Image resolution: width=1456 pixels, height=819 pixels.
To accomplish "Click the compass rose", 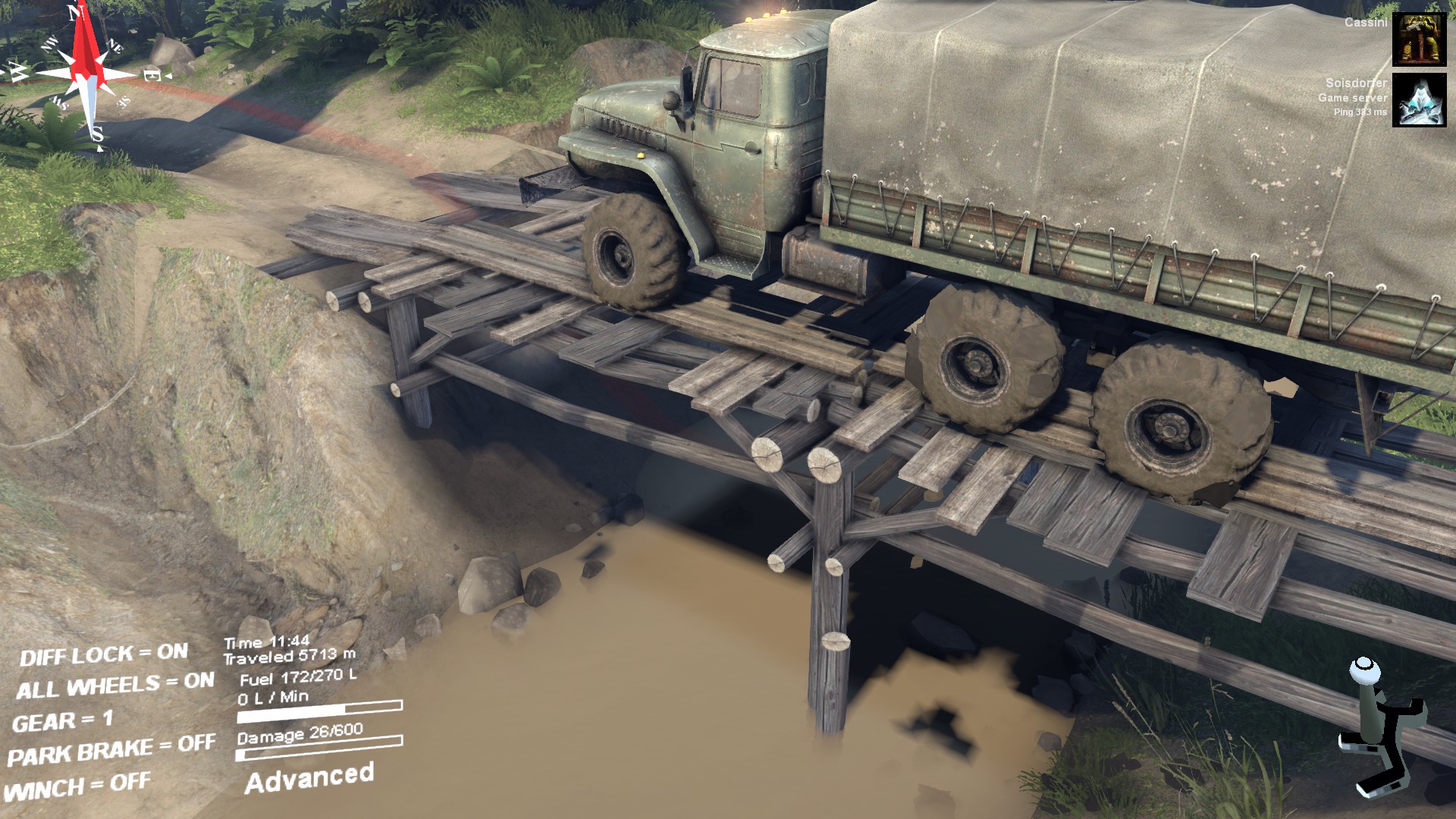I will (x=85, y=74).
